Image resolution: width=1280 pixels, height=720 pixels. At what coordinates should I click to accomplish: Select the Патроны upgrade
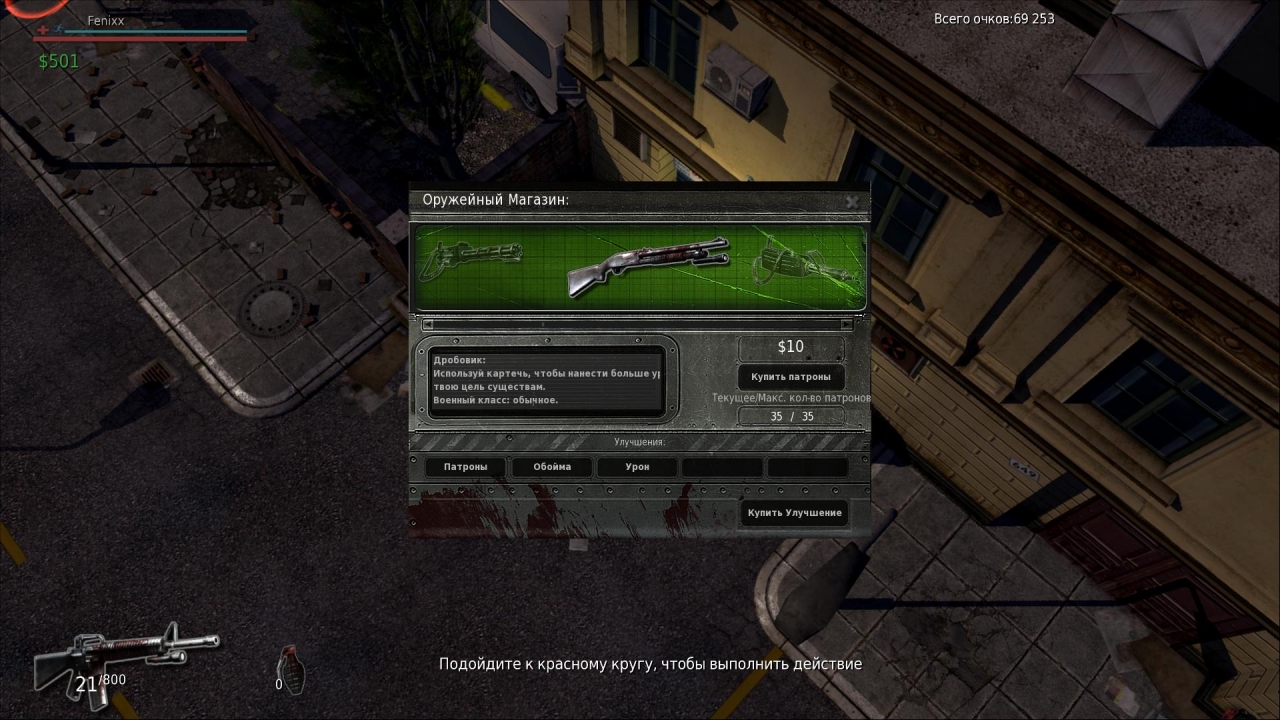tap(466, 467)
